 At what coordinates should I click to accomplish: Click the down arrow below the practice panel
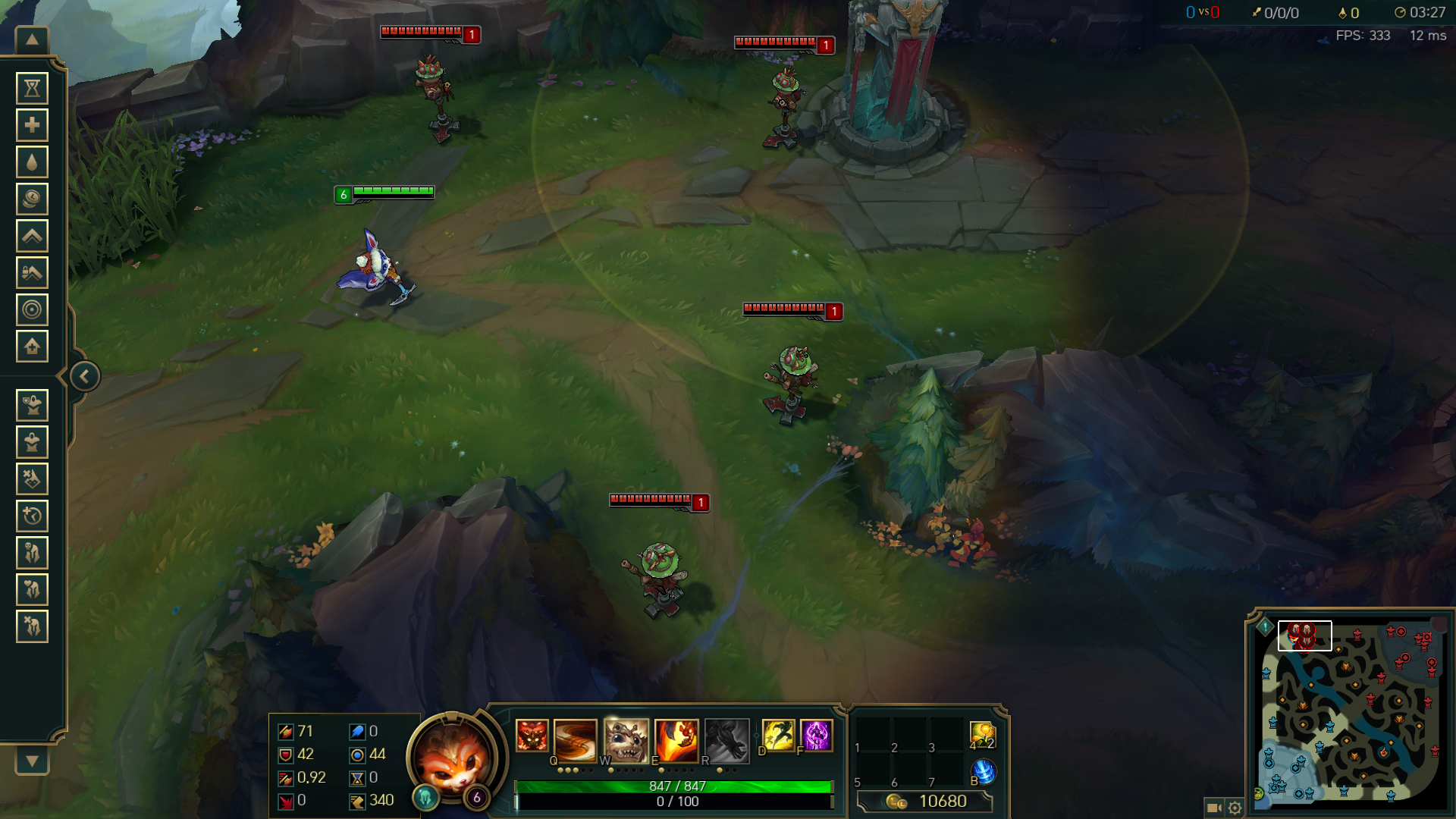click(x=32, y=761)
